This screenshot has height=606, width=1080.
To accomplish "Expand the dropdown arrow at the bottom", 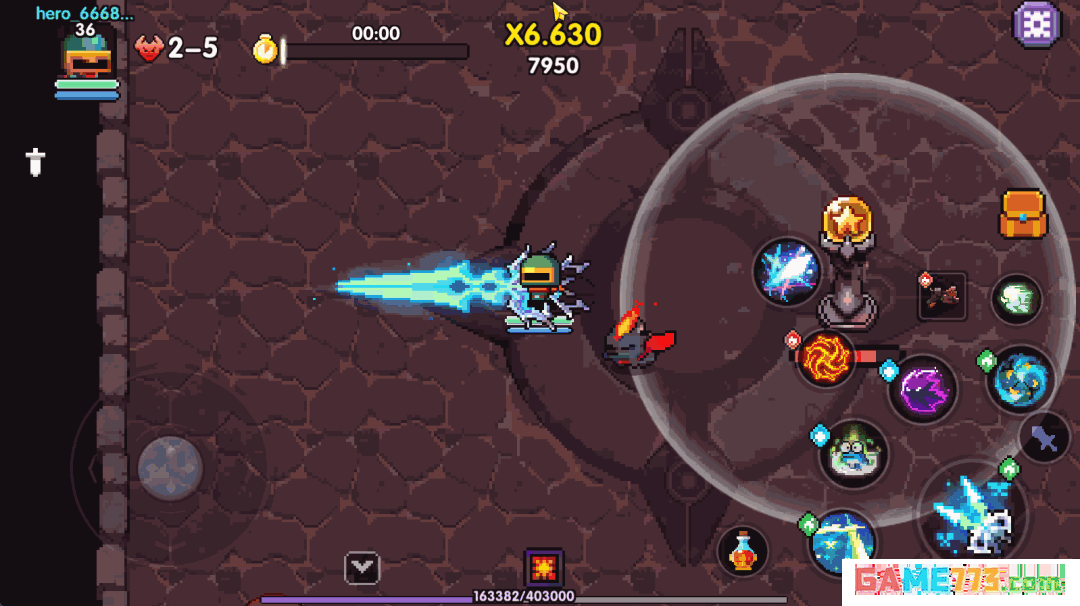I will pos(362,568).
